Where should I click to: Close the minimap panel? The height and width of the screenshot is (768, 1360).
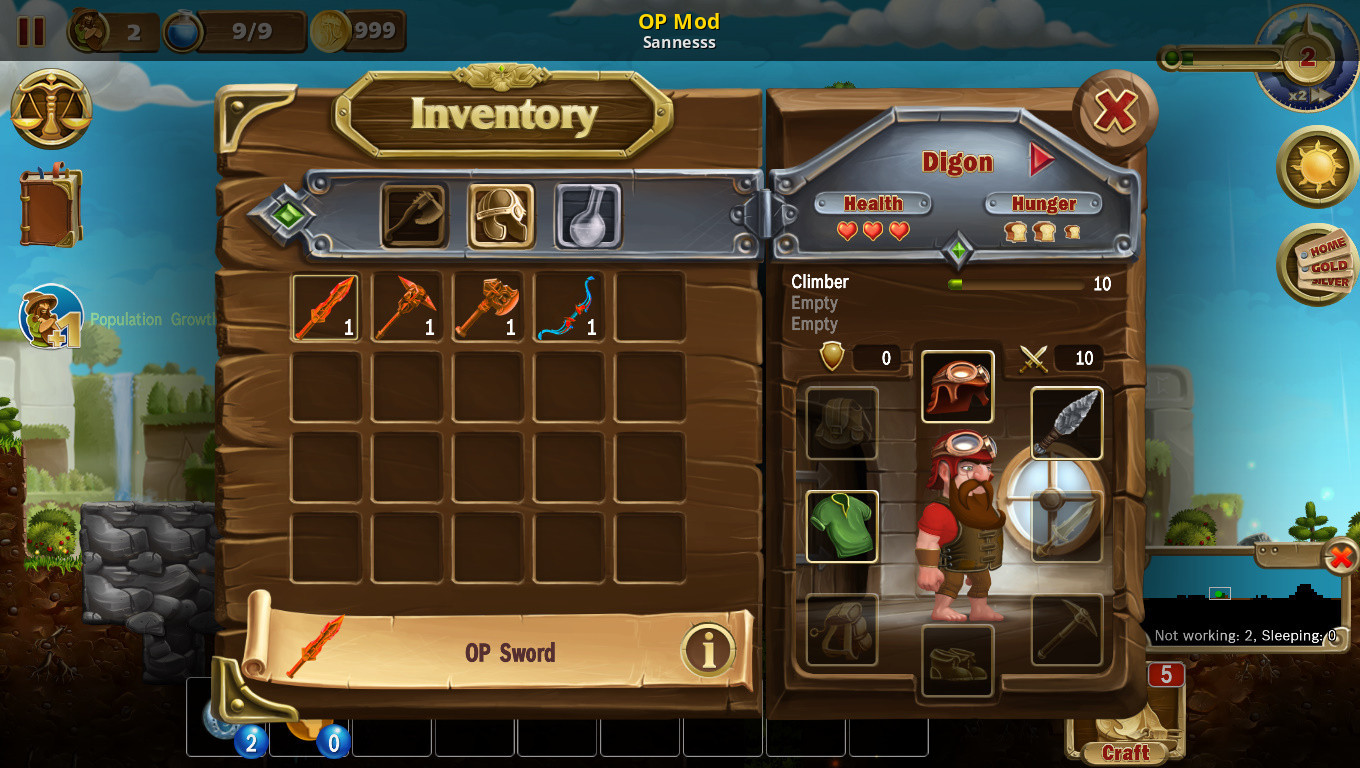pos(1340,557)
